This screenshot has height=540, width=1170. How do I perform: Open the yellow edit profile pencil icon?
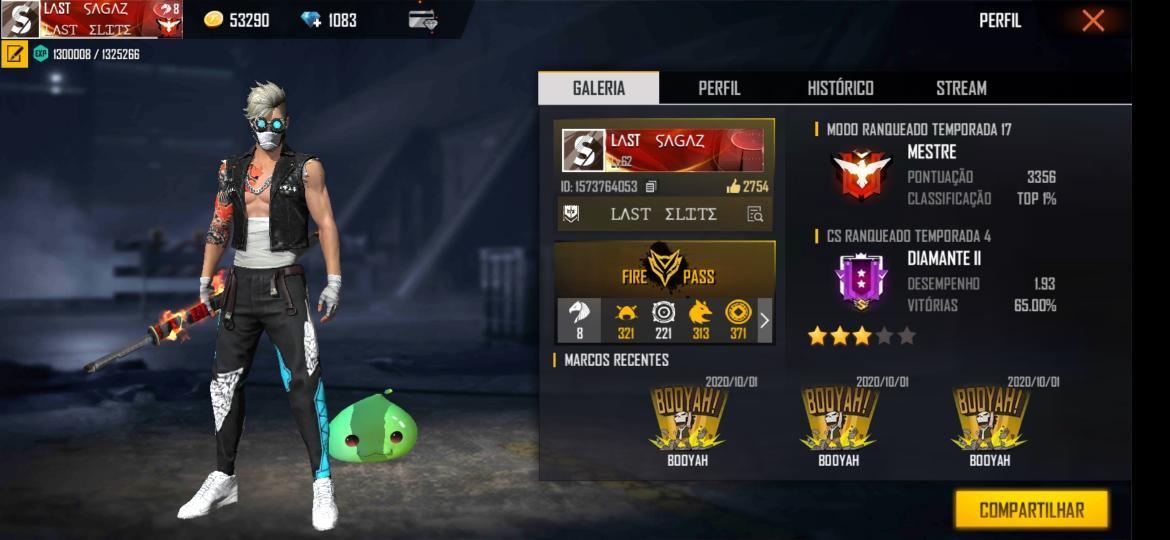pyautogui.click(x=15, y=54)
